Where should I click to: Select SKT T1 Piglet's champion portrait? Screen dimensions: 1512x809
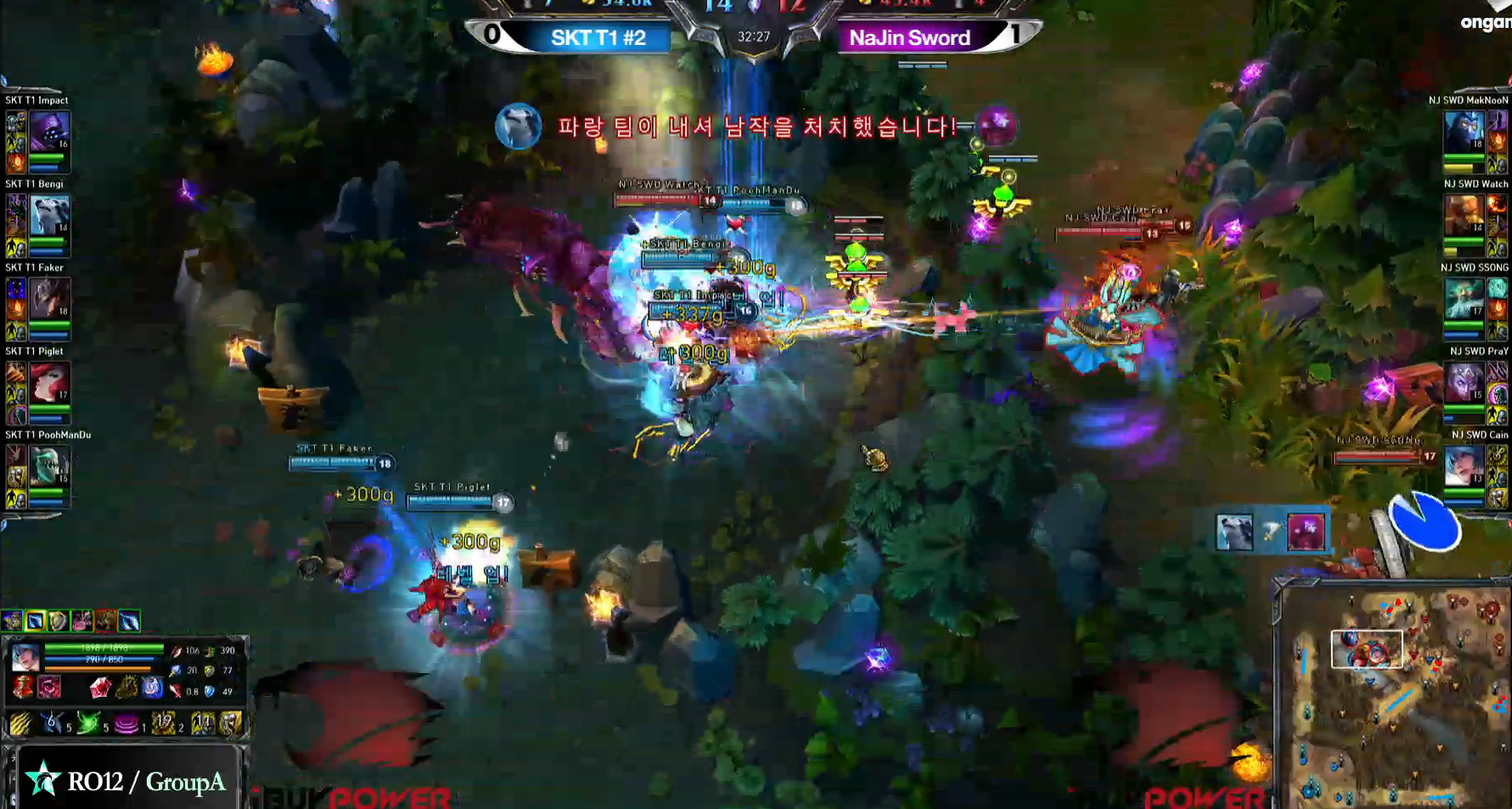[49, 383]
